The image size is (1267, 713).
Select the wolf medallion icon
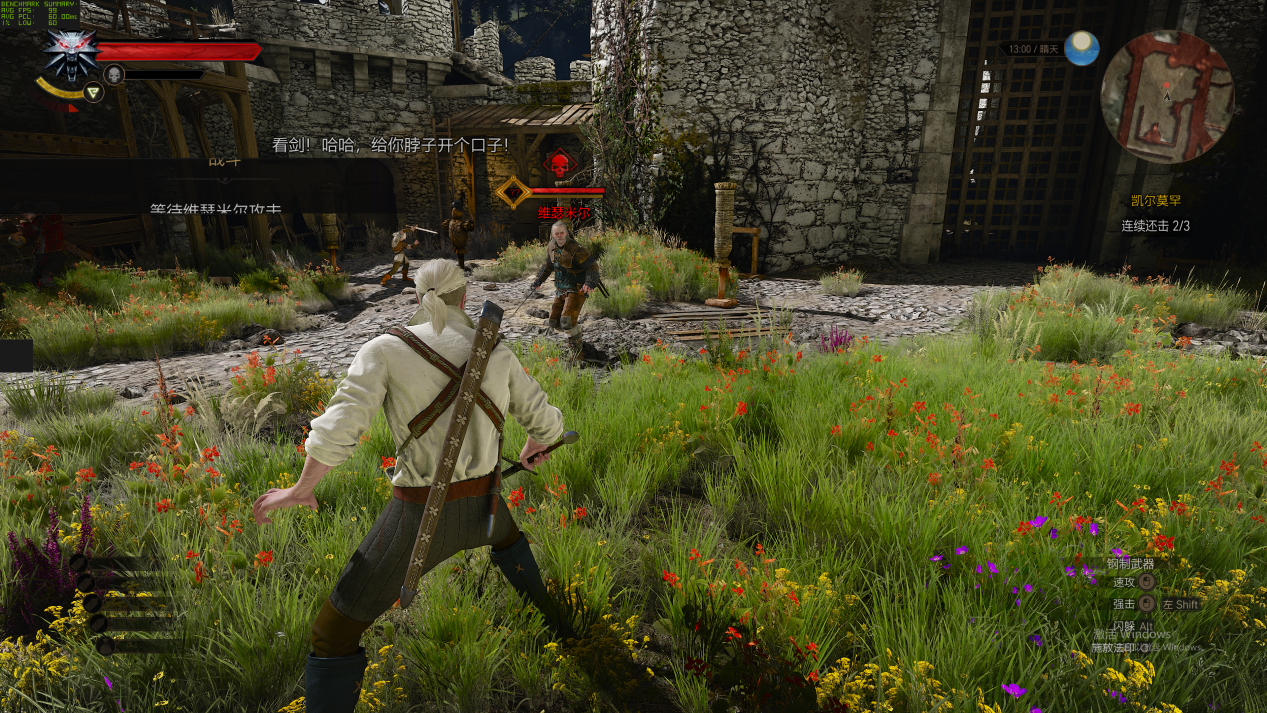coord(70,52)
